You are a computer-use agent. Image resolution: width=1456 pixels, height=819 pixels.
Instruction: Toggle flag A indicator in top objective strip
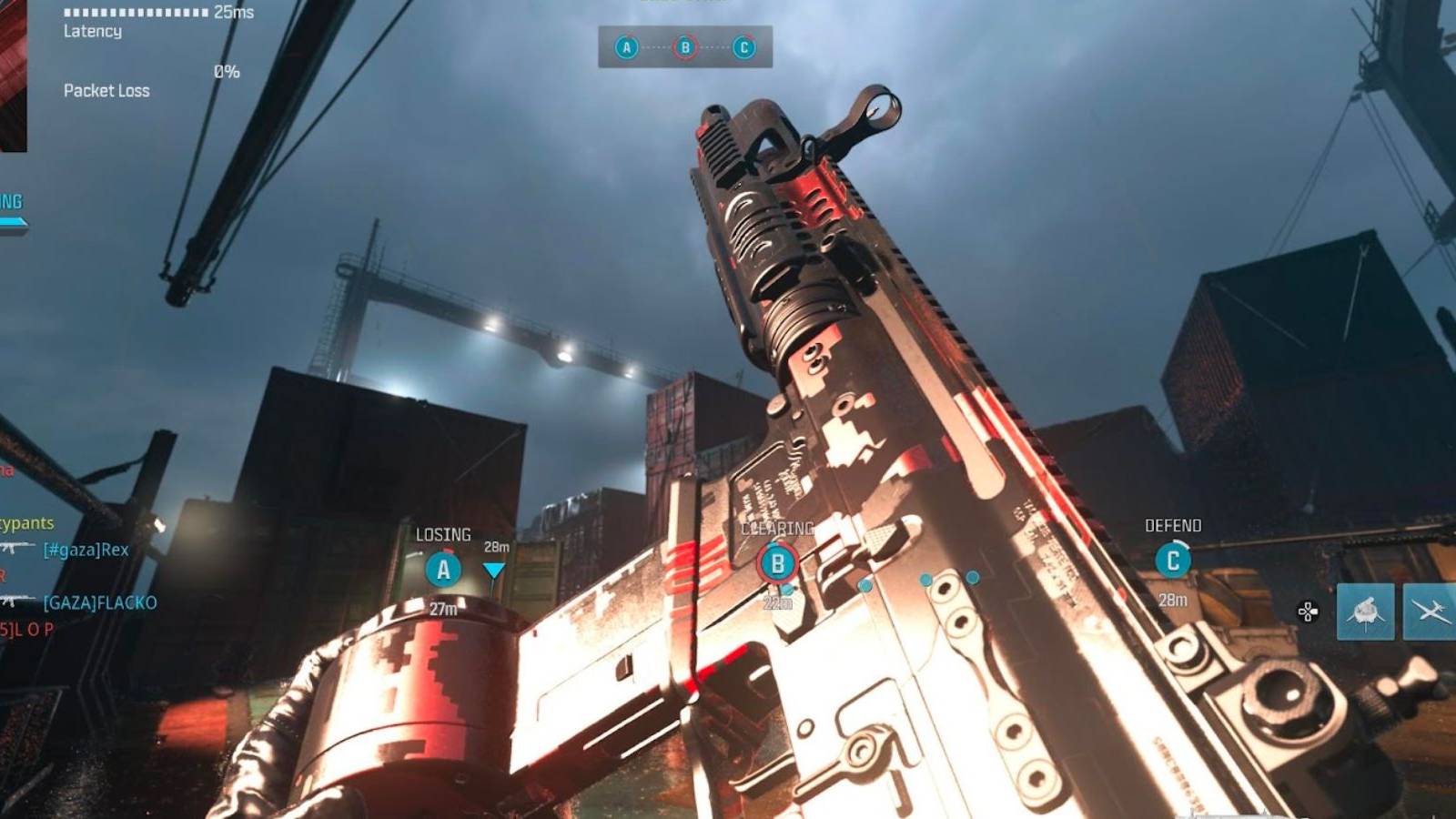(626, 49)
